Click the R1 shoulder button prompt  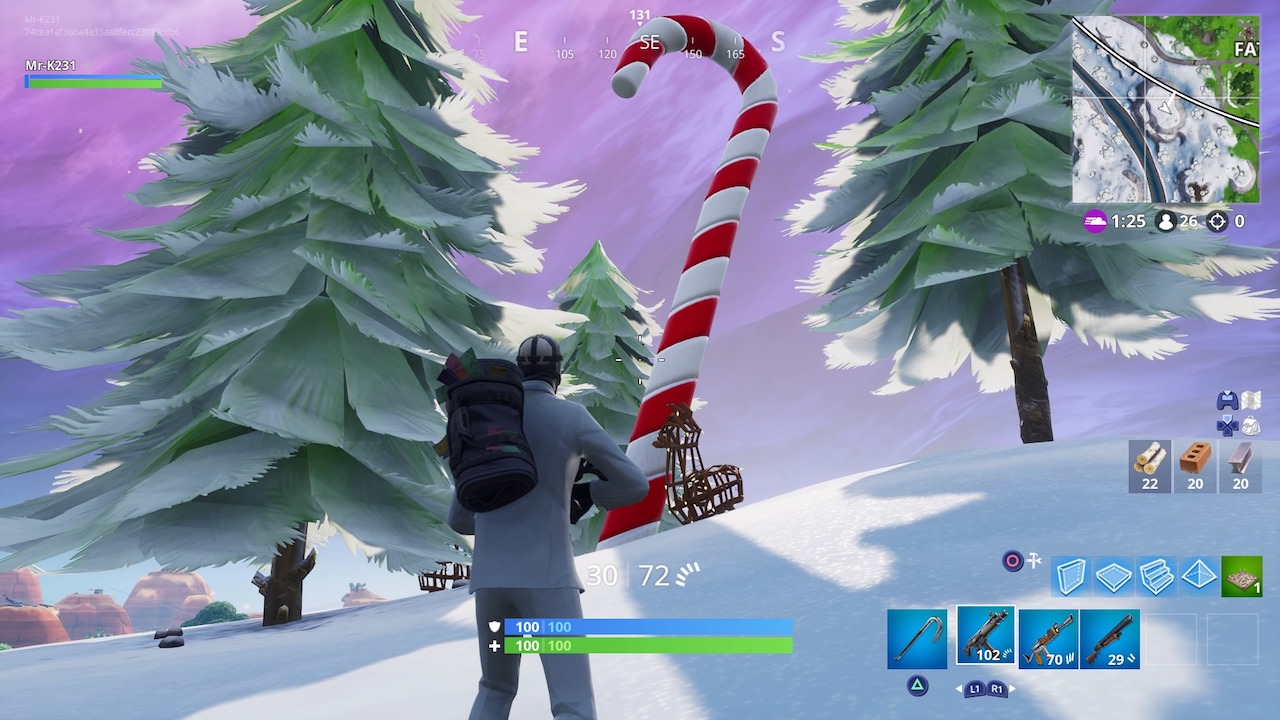pyautogui.click(x=997, y=689)
